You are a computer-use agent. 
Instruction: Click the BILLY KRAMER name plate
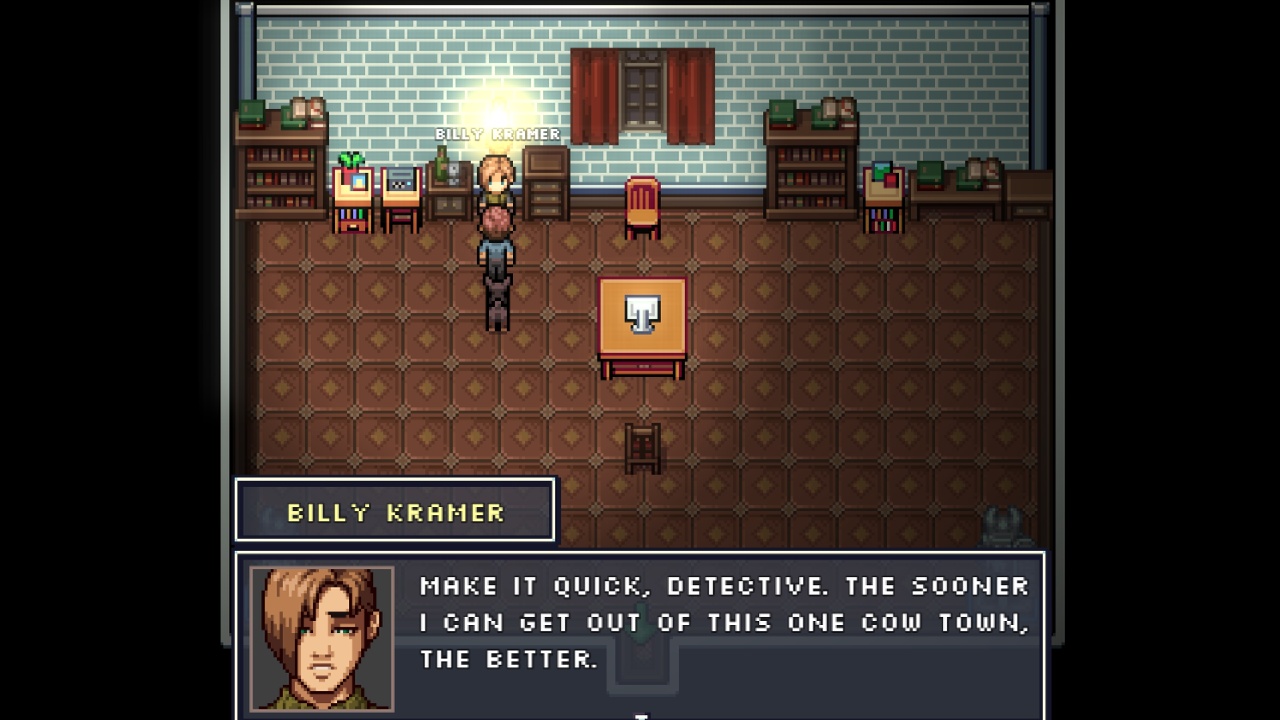(393, 511)
